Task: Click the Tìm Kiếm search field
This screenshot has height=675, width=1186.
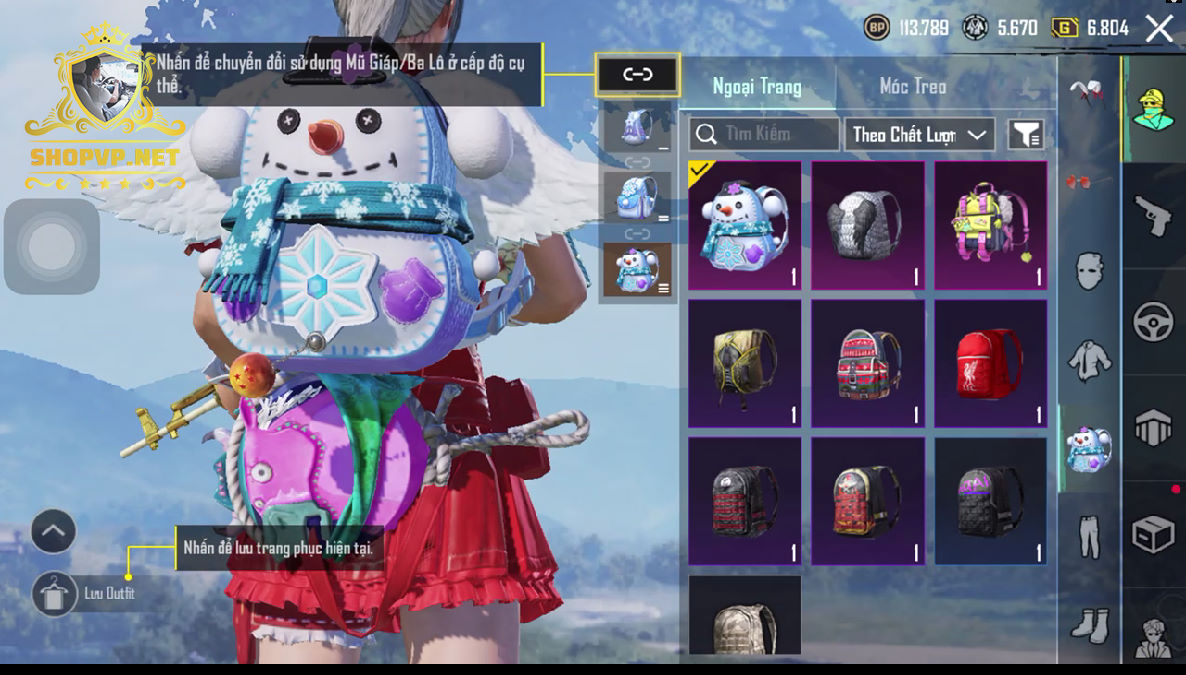Action: pyautogui.click(x=765, y=134)
